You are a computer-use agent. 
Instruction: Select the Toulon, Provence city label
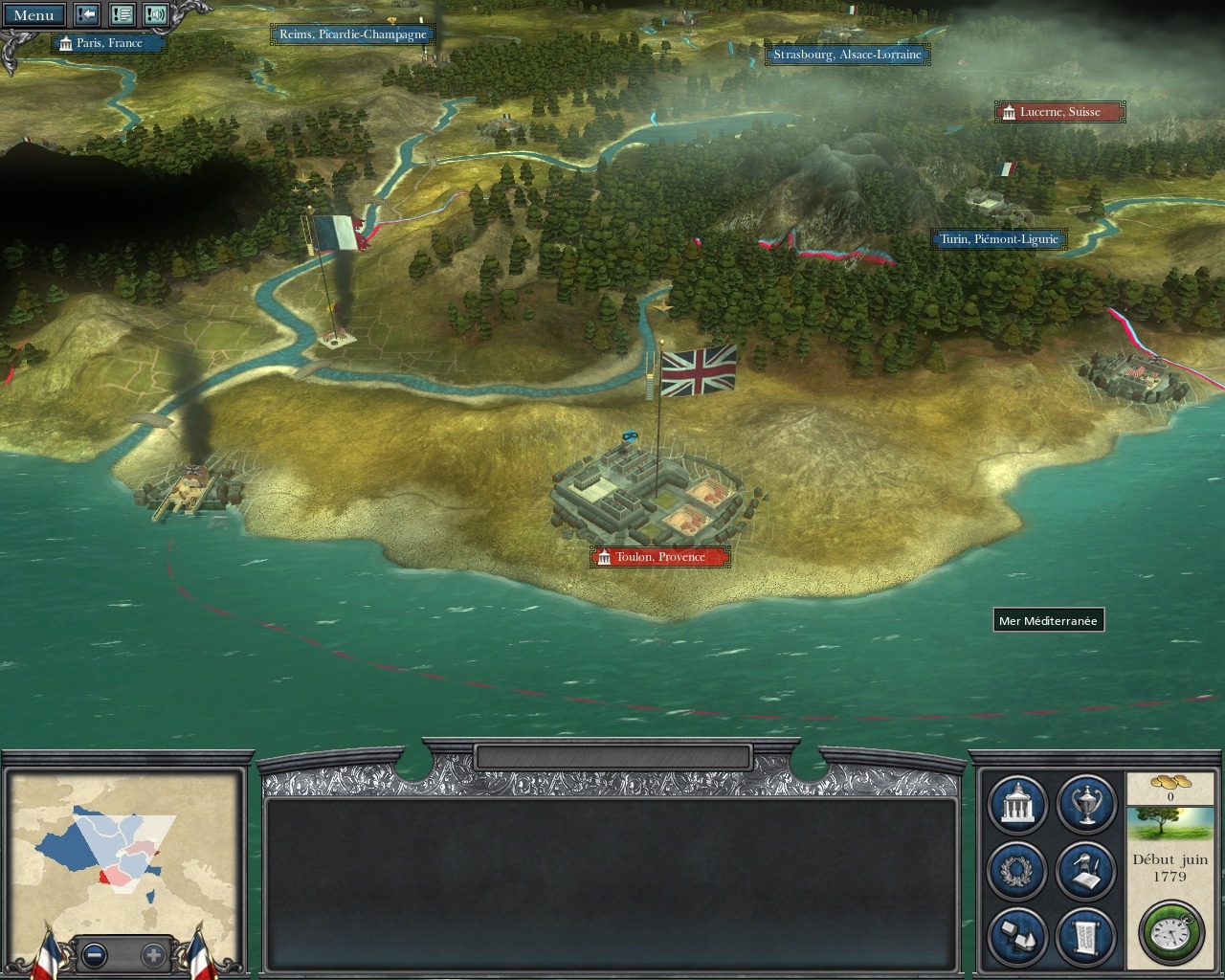click(660, 557)
